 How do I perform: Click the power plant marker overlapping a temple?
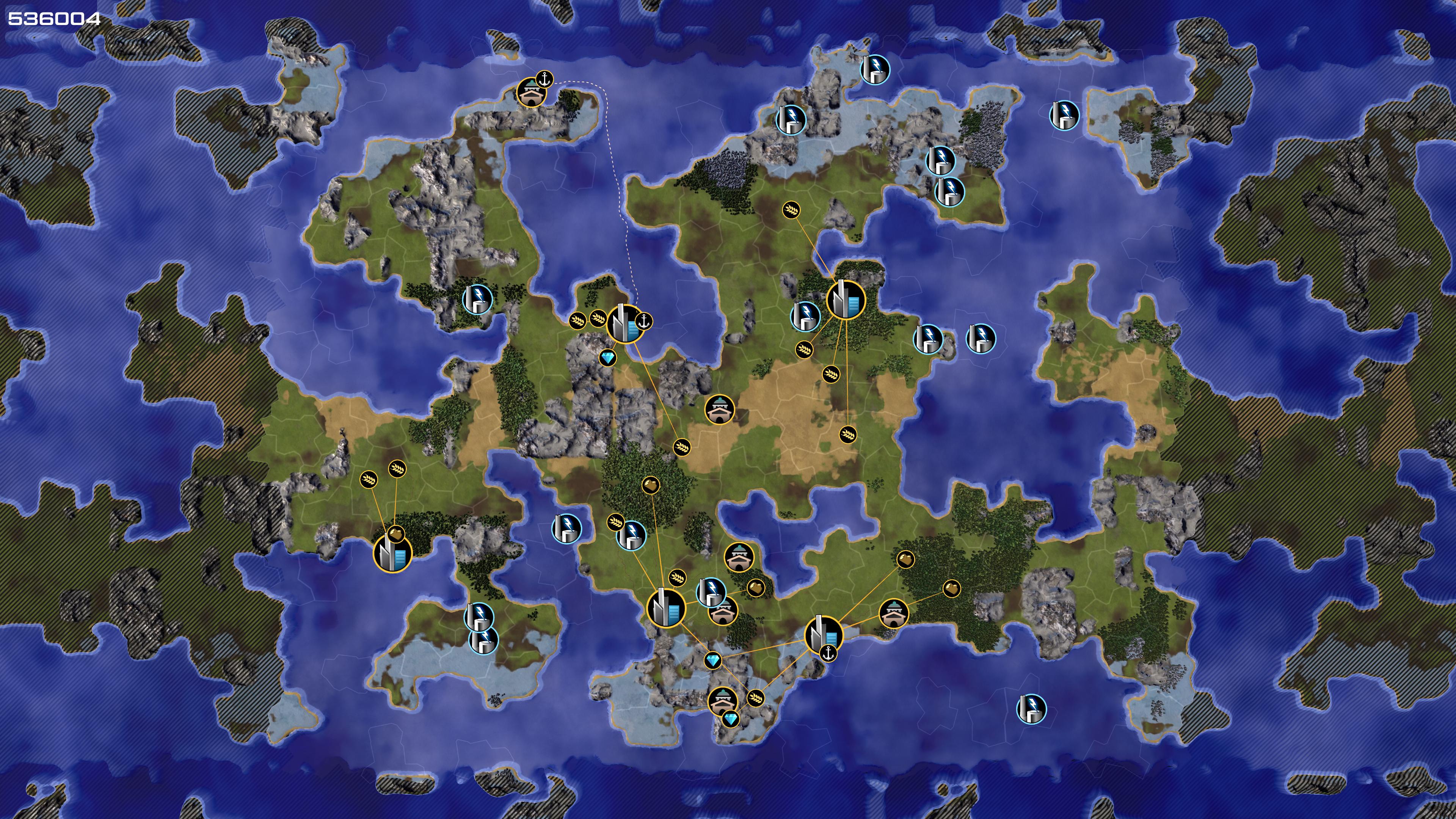tap(711, 592)
